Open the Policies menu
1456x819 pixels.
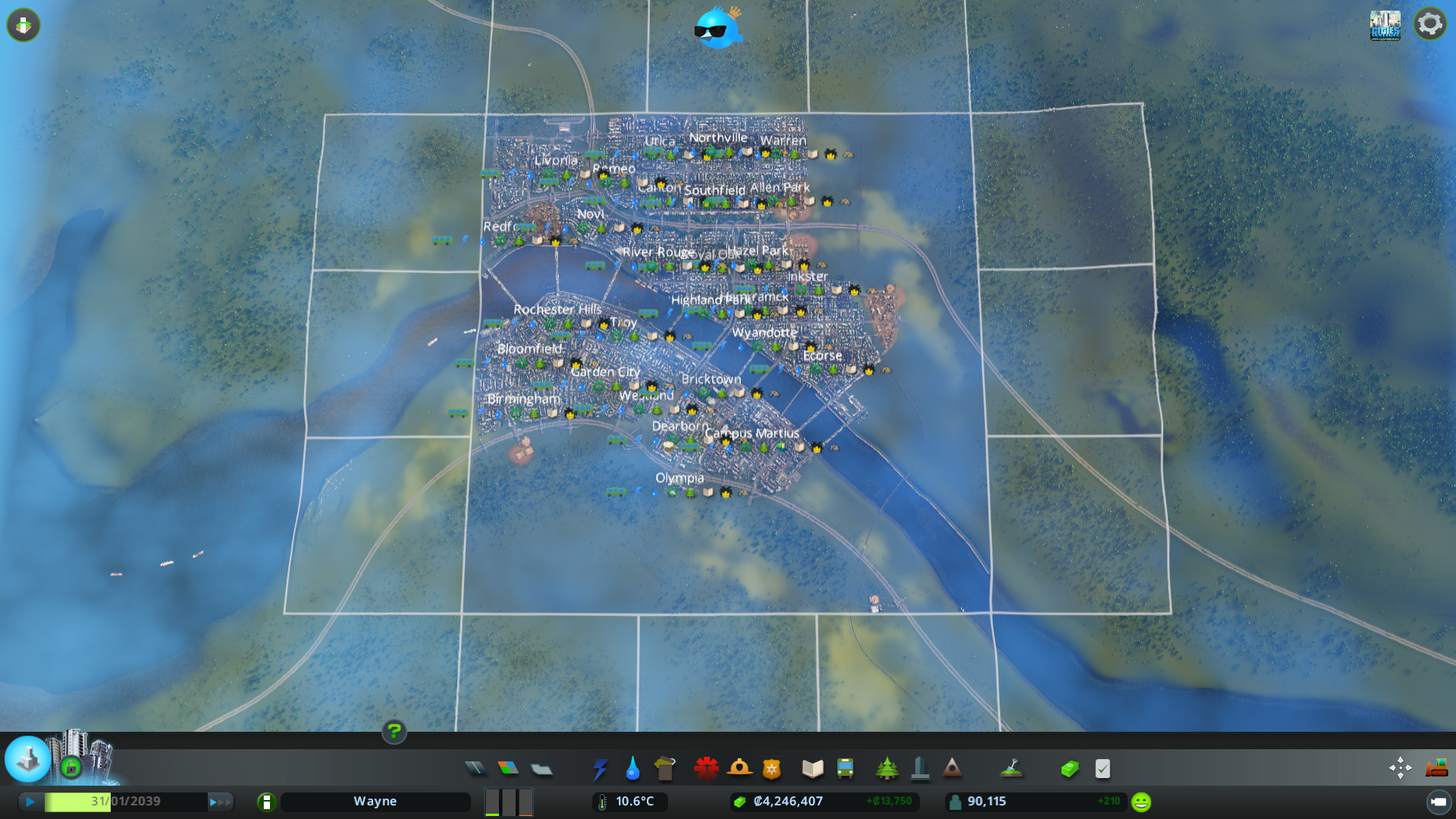coord(1102,768)
